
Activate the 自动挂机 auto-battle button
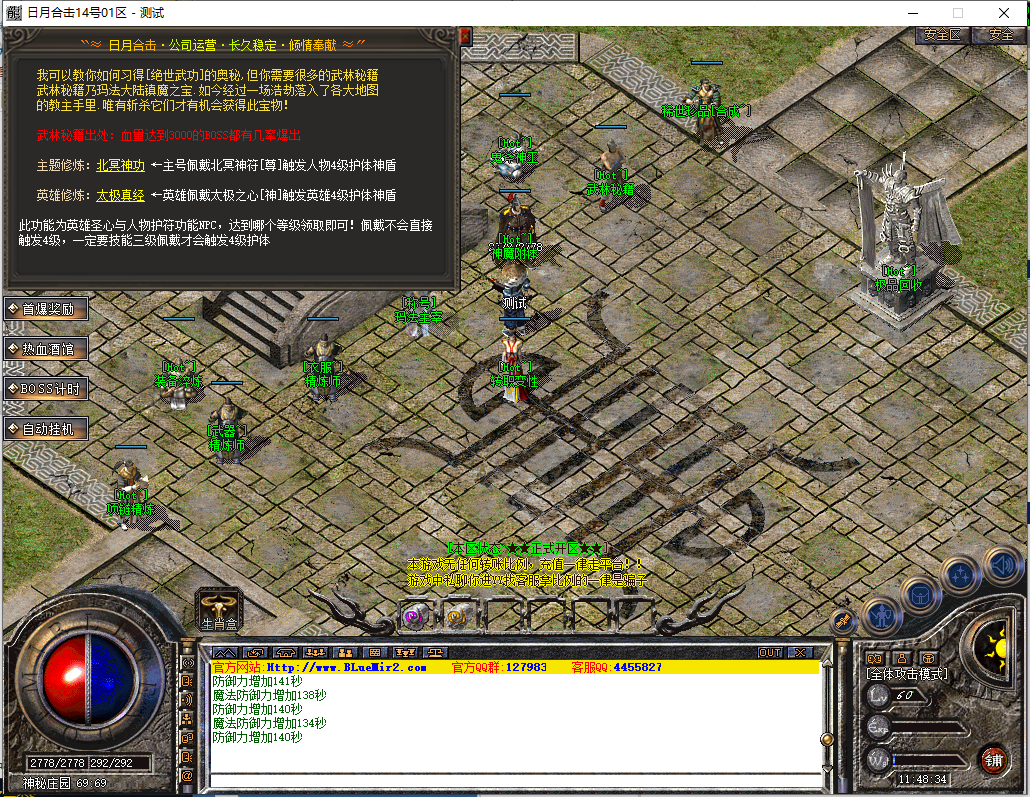(x=47, y=429)
